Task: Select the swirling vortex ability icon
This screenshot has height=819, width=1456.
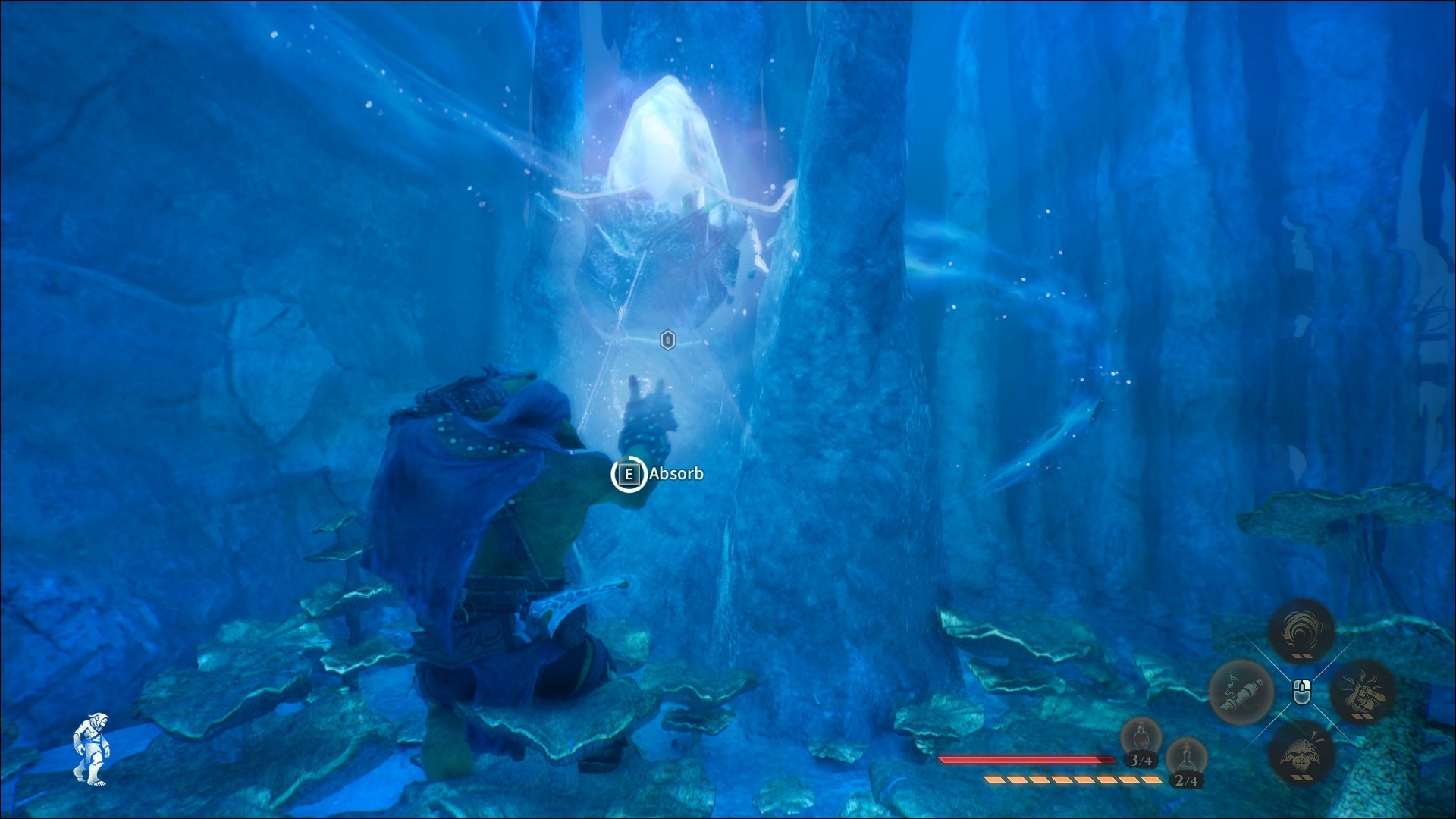Action: [1301, 631]
